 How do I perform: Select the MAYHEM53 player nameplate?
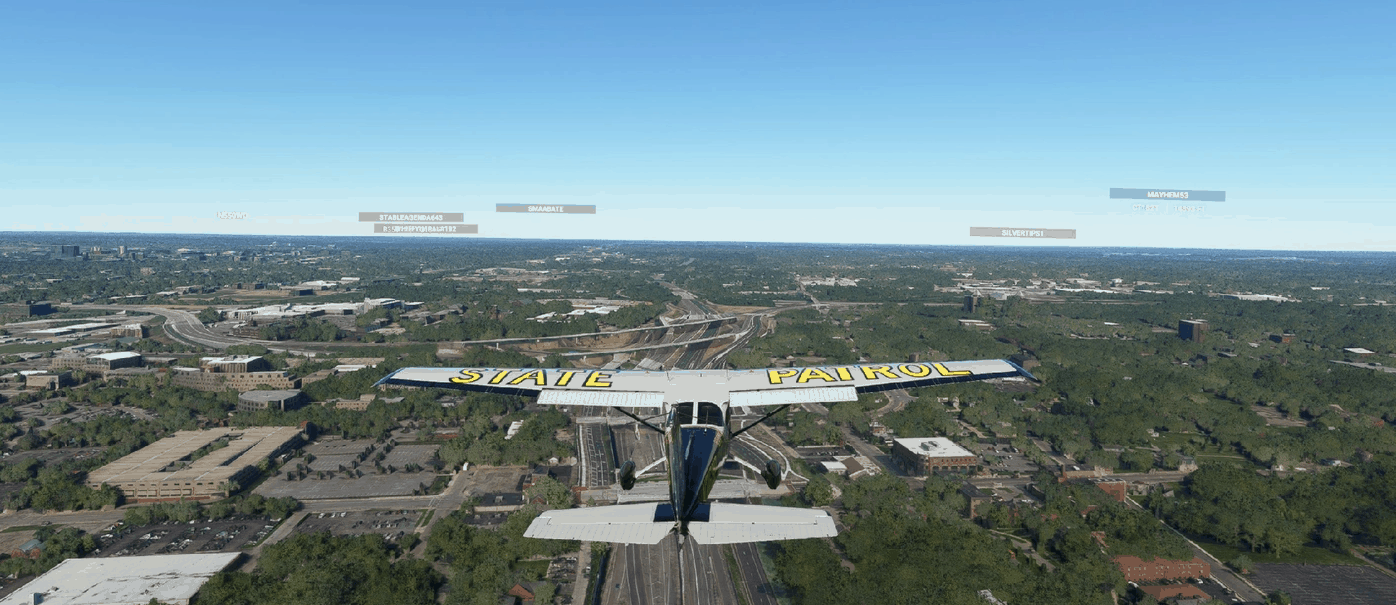pyautogui.click(x=1166, y=195)
